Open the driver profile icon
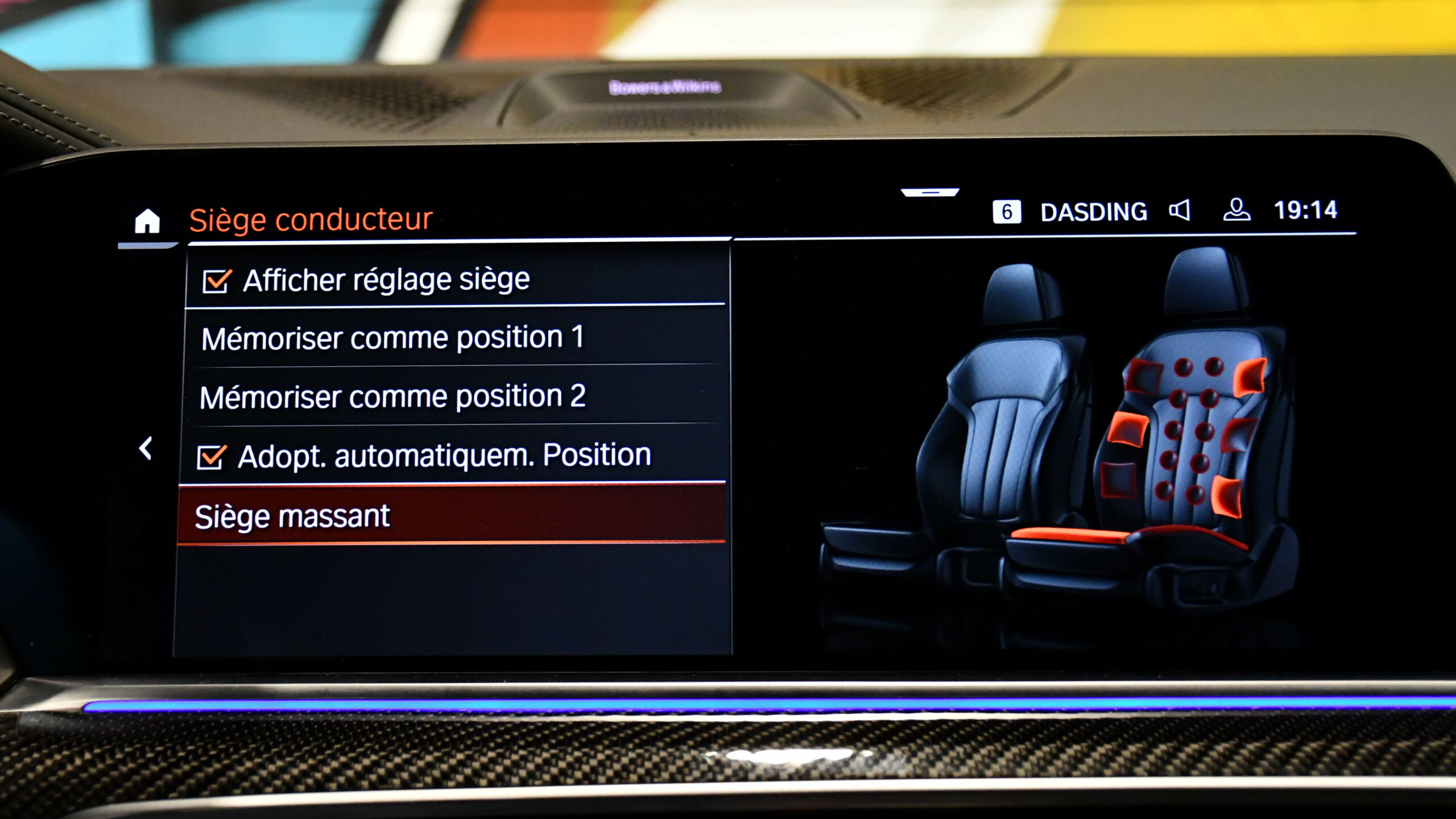This screenshot has width=1456, height=819. (1236, 210)
